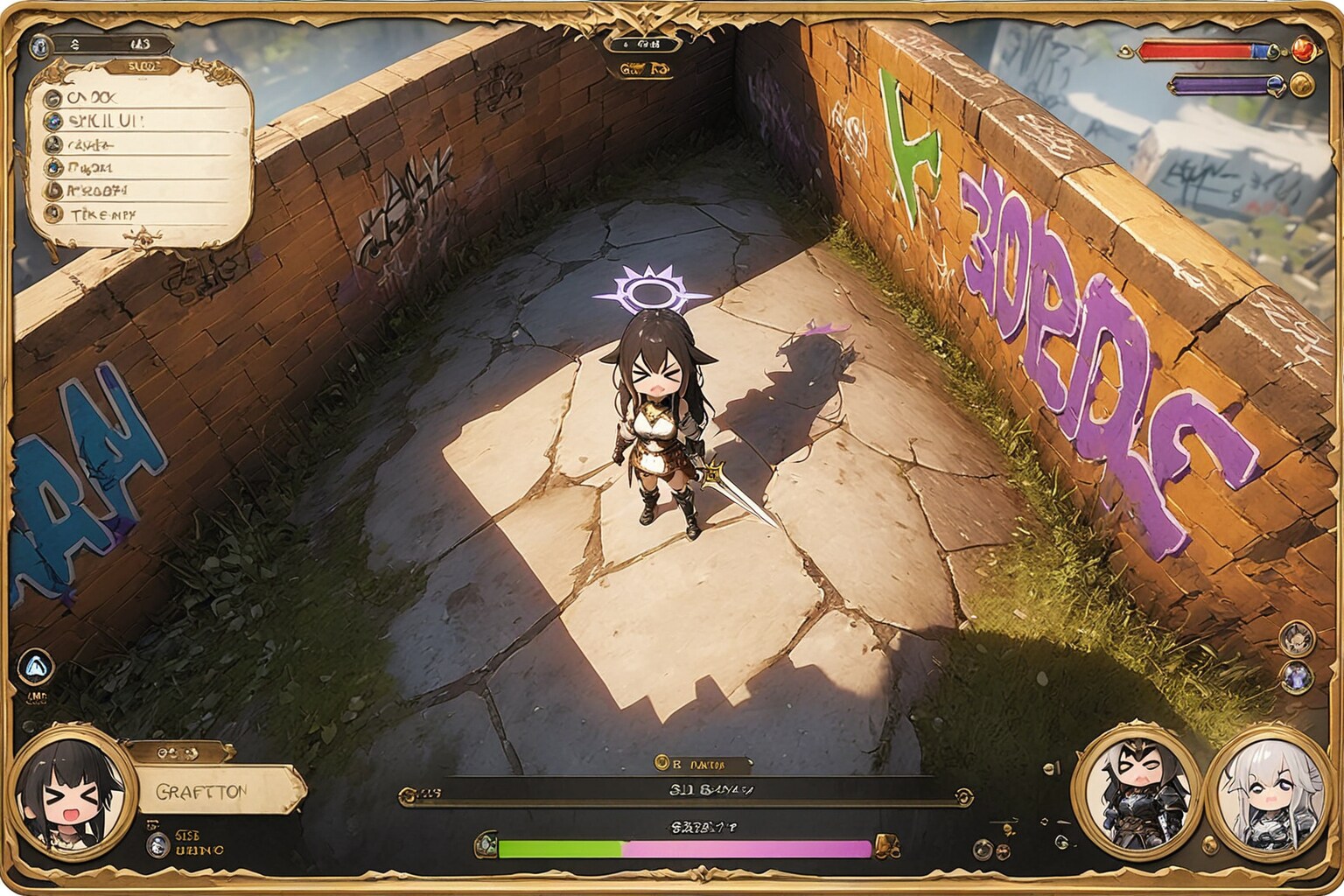Click the silver orb icon below the name banner
This screenshot has width=1344, height=896.
[x=157, y=844]
